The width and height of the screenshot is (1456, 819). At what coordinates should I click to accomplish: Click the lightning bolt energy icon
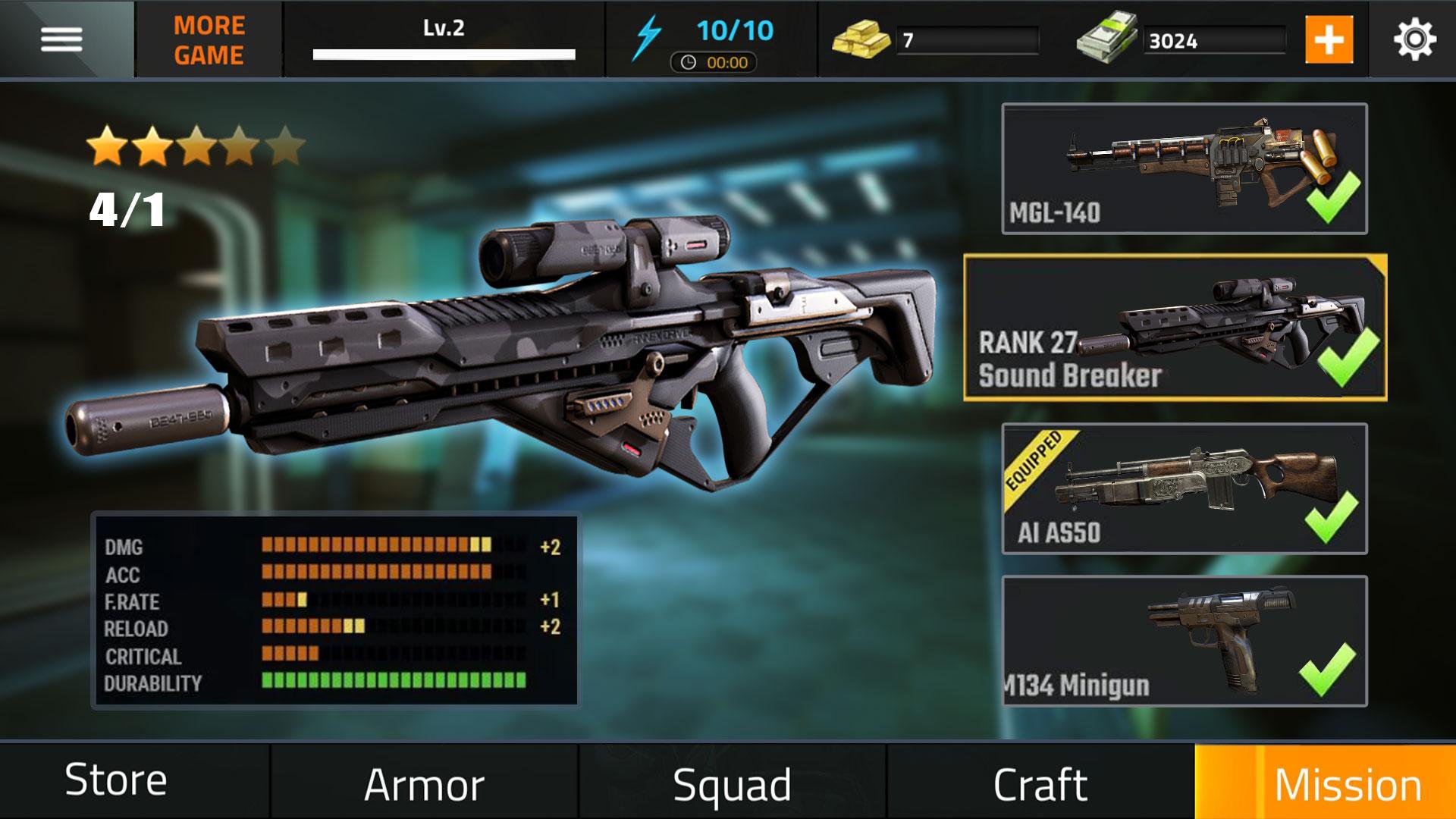[648, 32]
